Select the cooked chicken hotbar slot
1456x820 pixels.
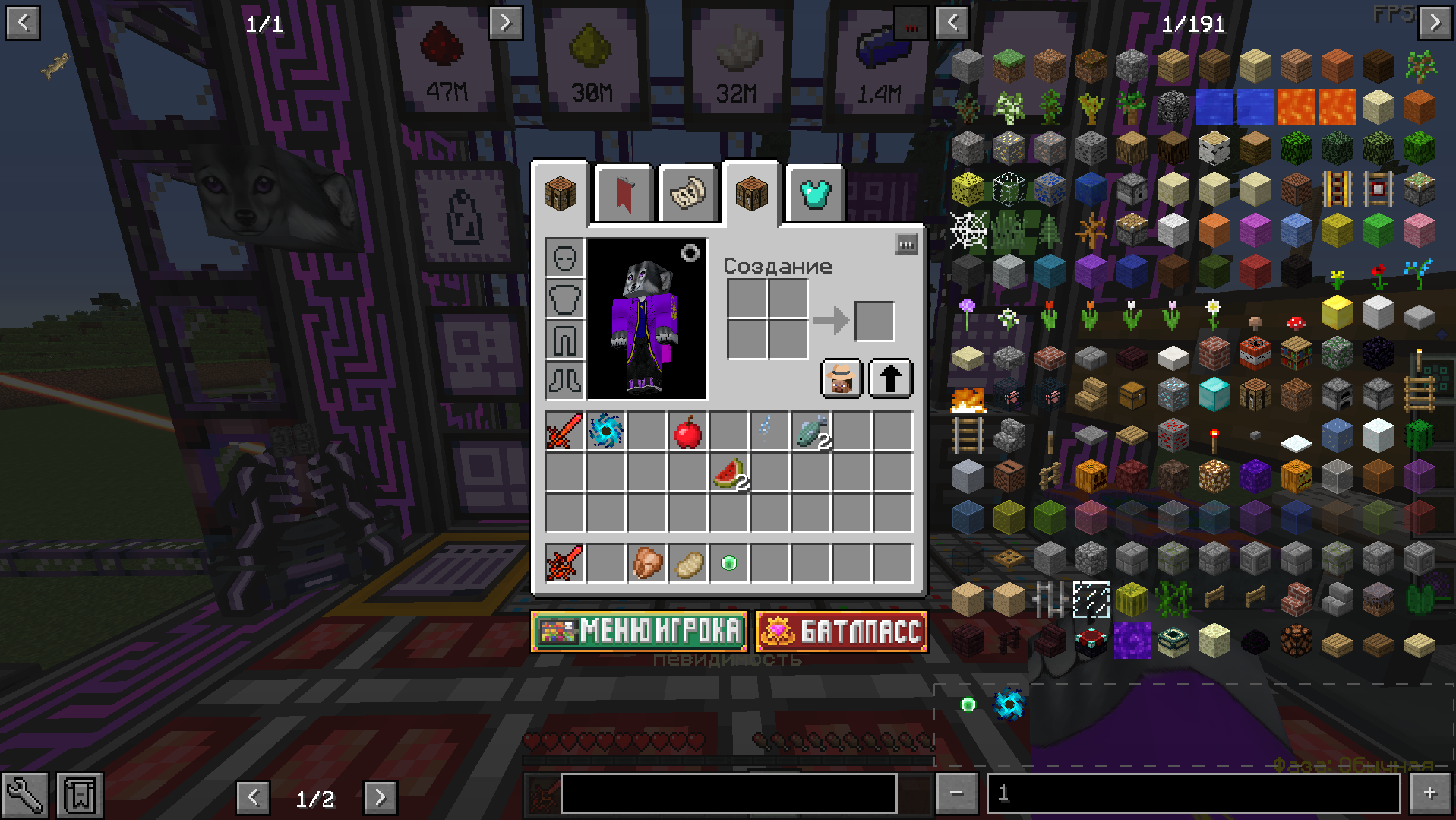(646, 563)
